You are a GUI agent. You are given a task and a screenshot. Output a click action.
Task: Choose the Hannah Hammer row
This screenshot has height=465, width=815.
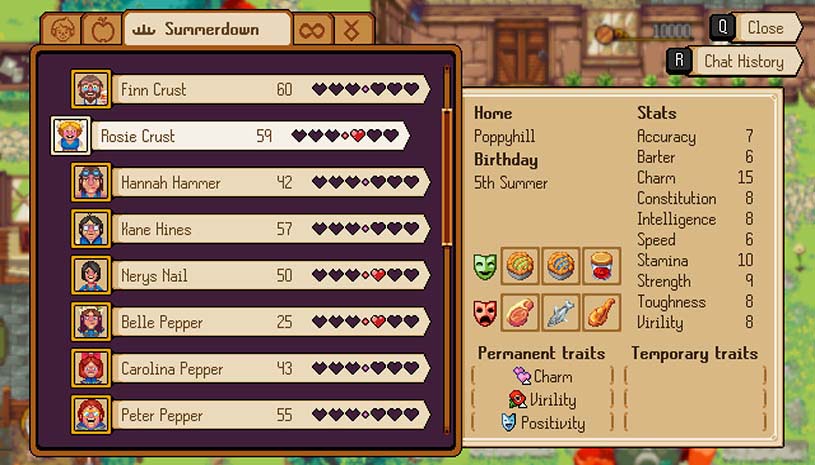pos(250,183)
